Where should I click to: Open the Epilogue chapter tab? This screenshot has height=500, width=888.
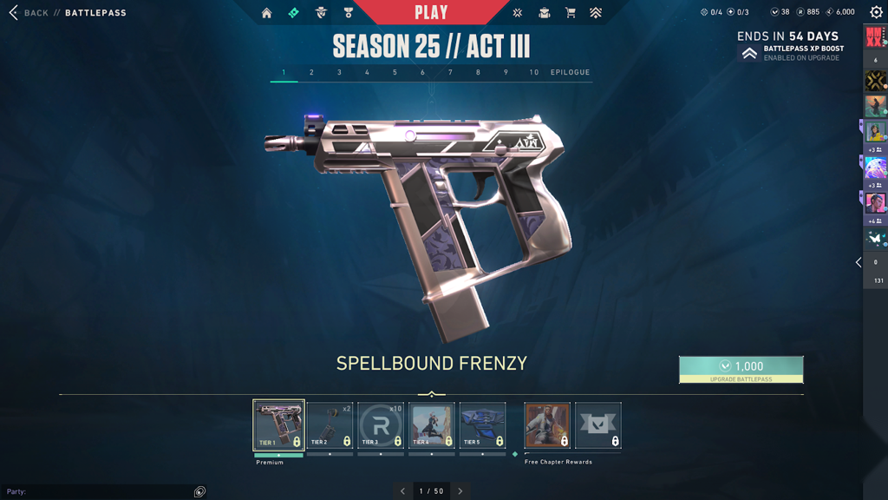(570, 73)
